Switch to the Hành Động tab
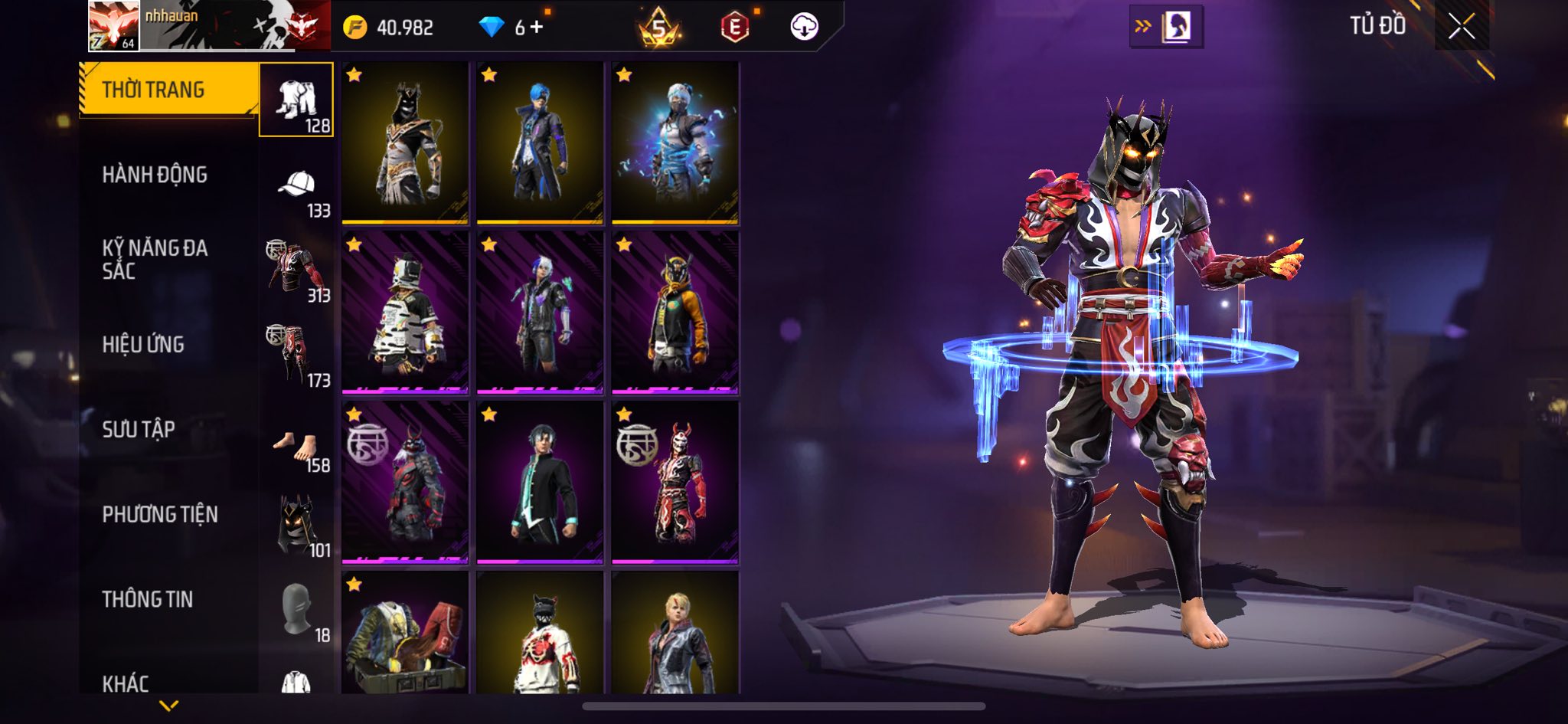This screenshot has width=1568, height=724. (x=155, y=175)
